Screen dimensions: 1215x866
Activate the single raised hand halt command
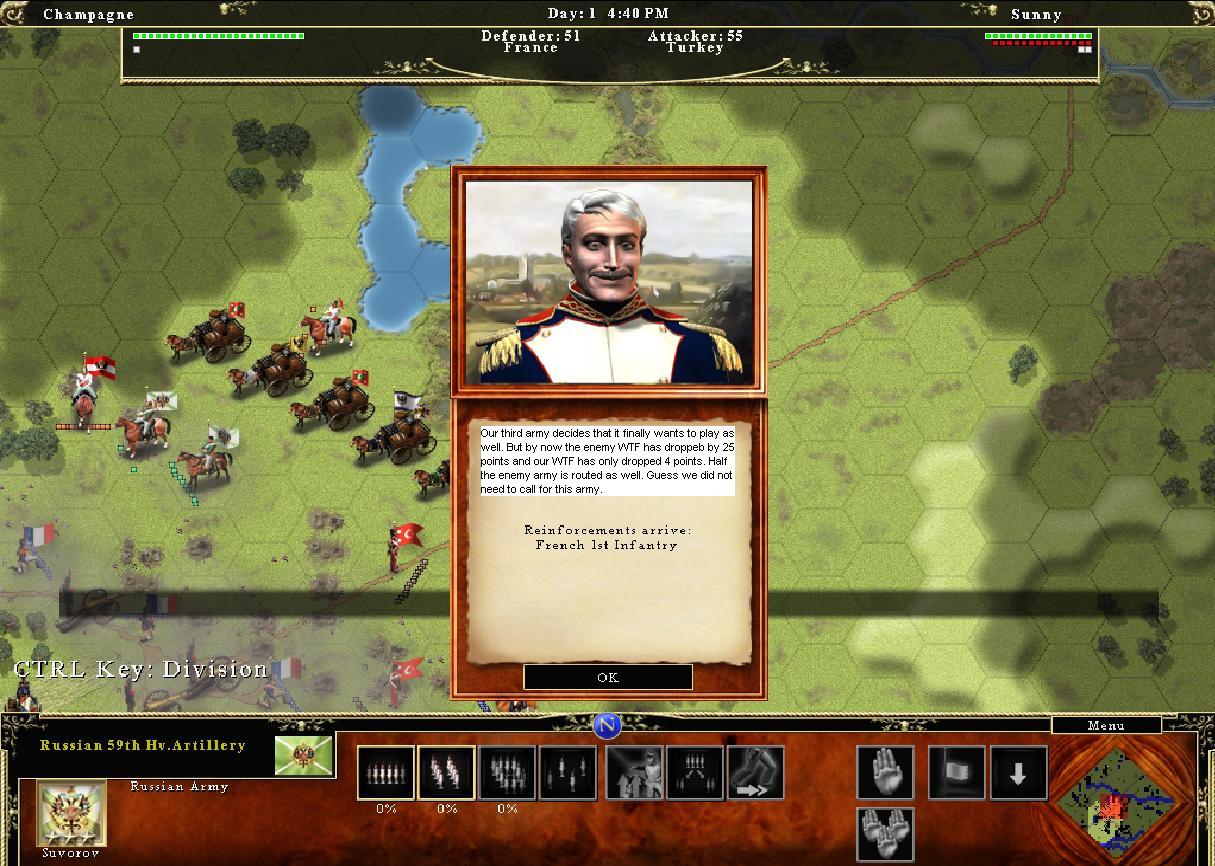click(885, 773)
